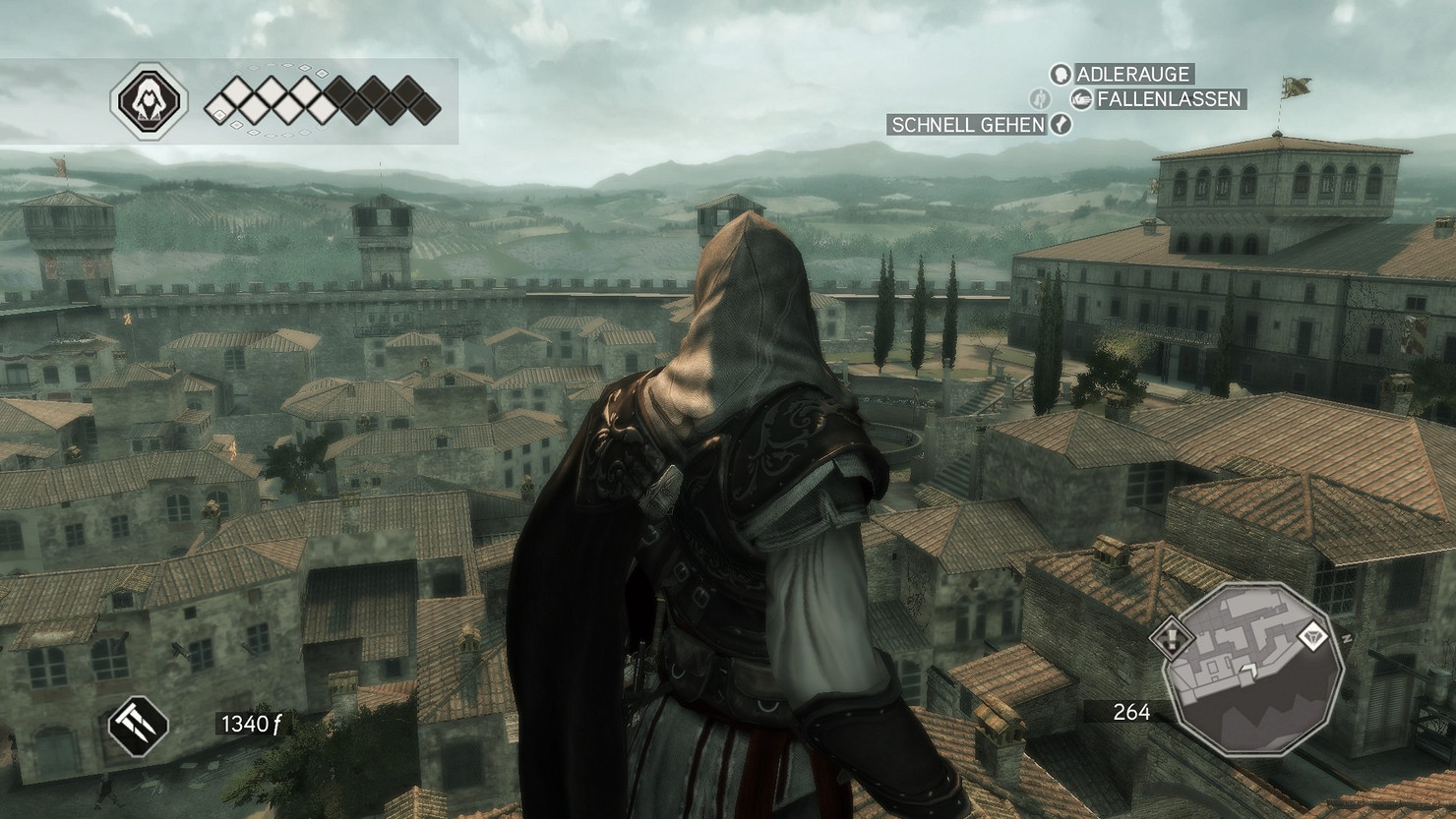1456x819 pixels.
Task: Select the diamond marker on the minimap edge
Action: pos(1311,637)
